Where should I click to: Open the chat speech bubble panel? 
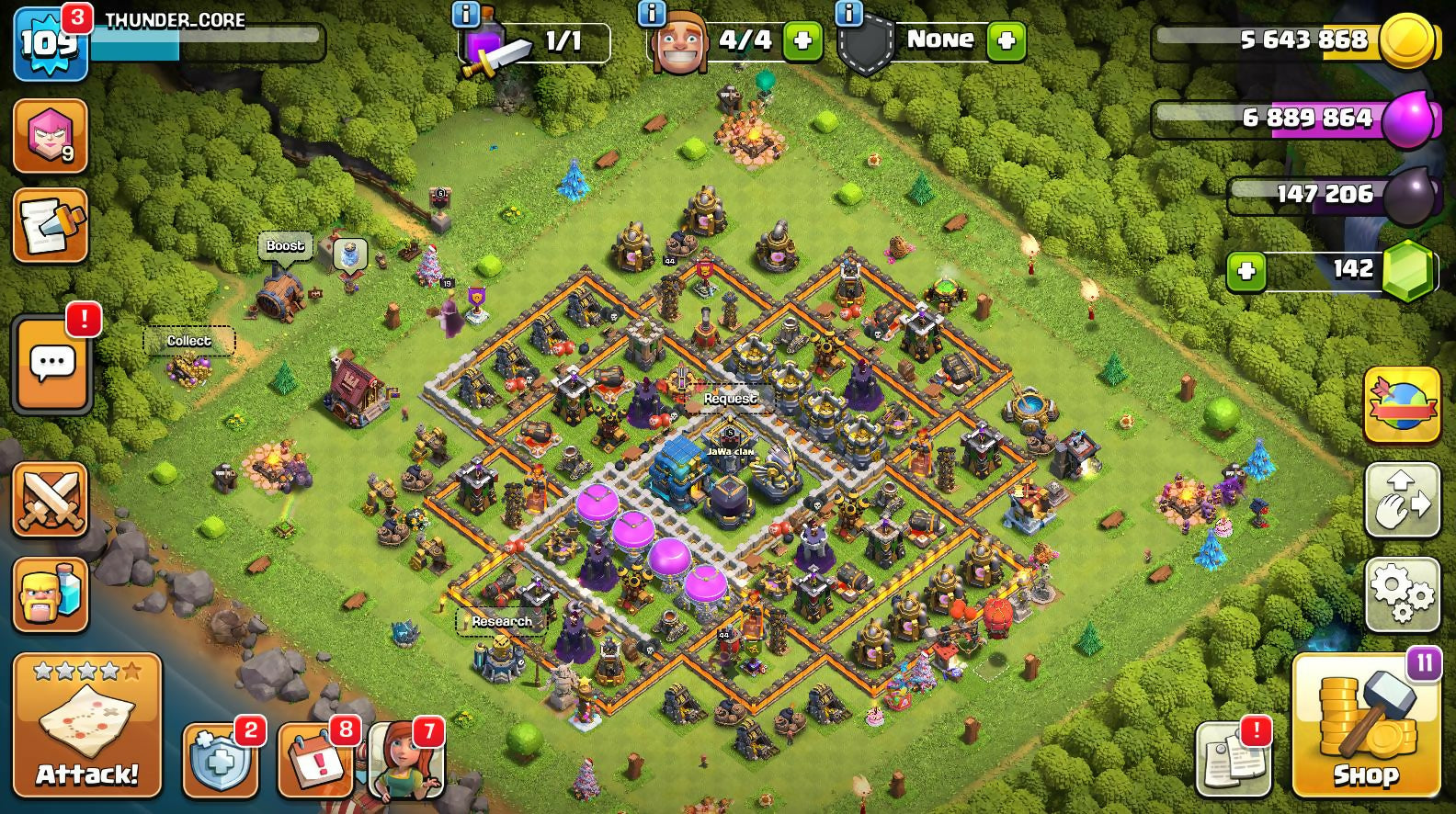point(51,365)
